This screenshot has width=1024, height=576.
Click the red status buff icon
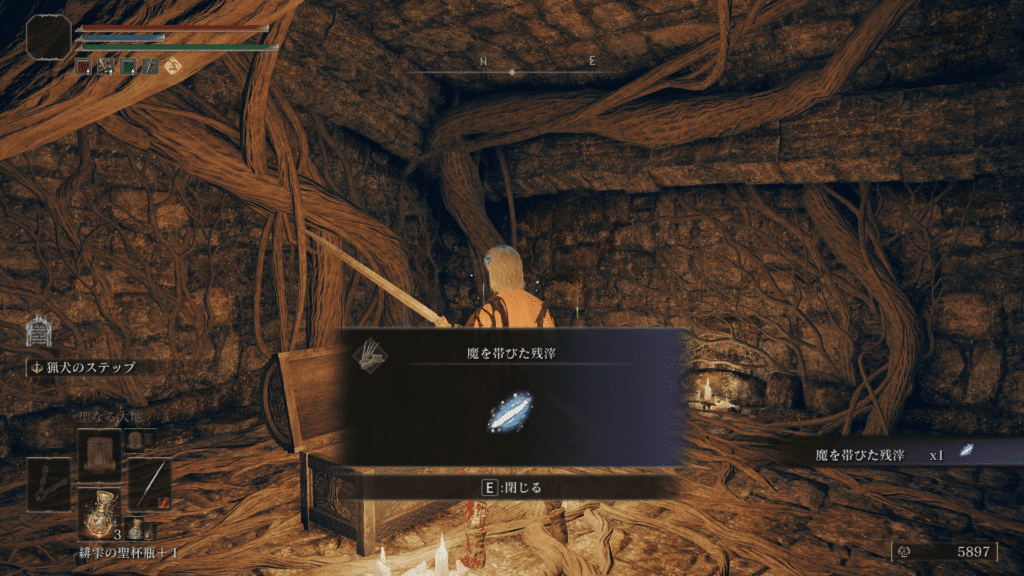click(84, 67)
